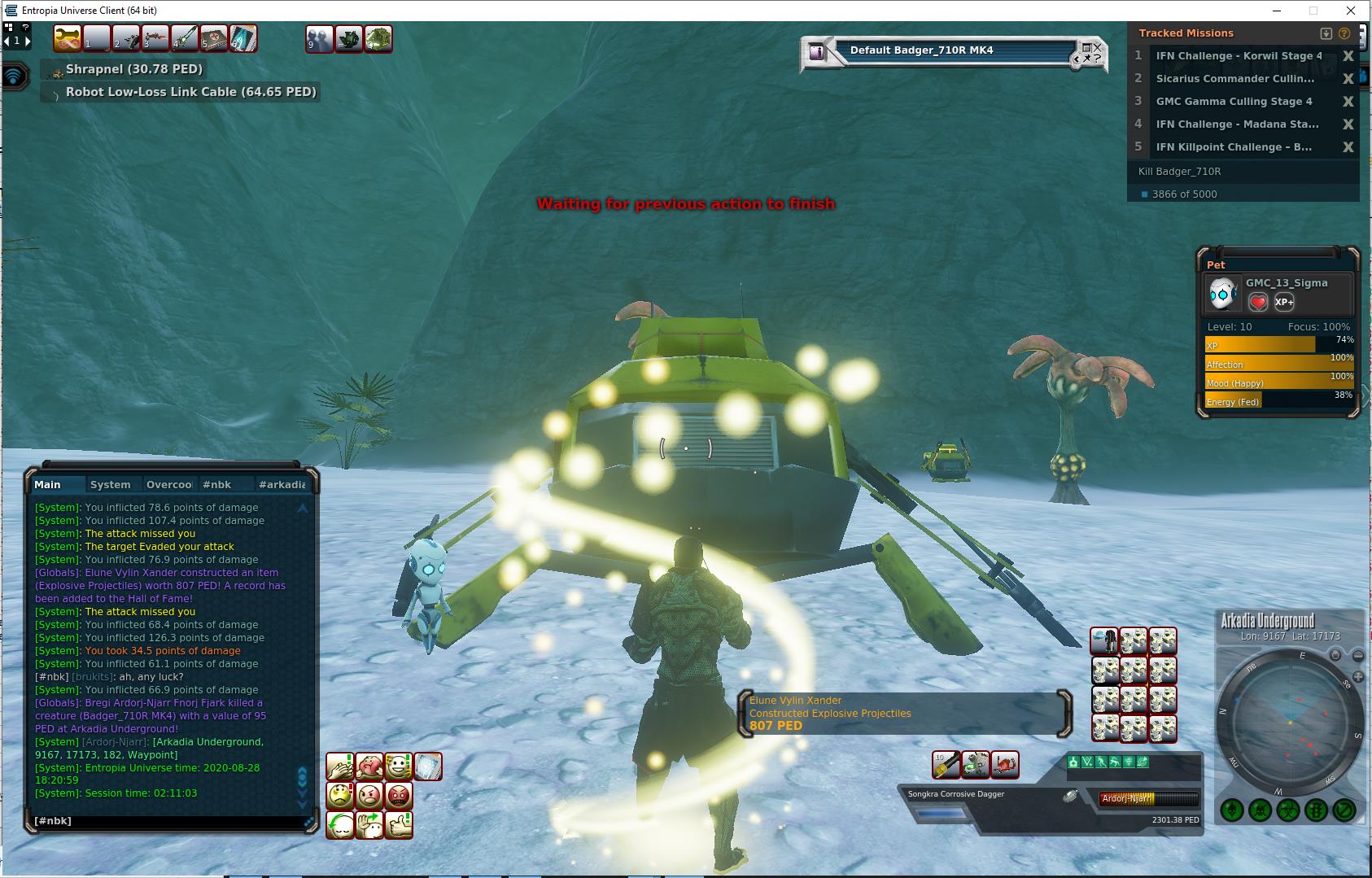Remove IFN Challenge - Korwil Stage 4 from tracking
Image resolution: width=1372 pixels, height=878 pixels.
(1348, 56)
